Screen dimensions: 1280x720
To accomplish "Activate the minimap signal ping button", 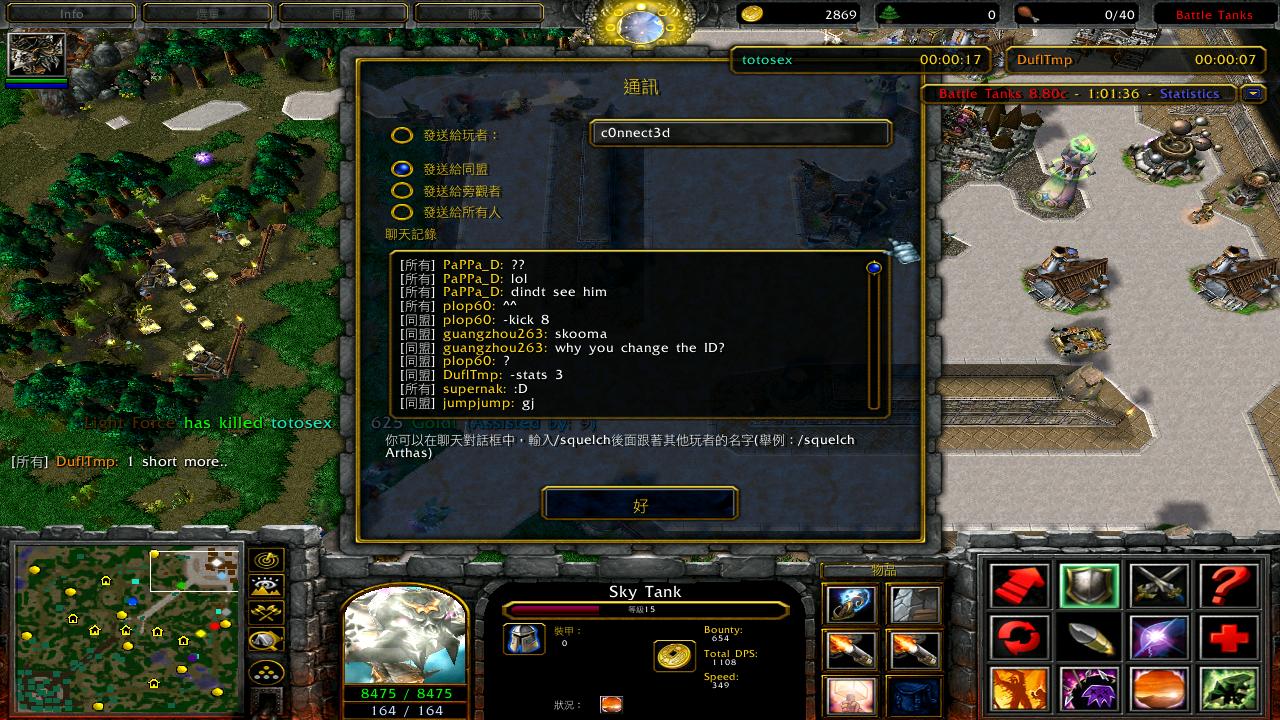I will [267, 560].
